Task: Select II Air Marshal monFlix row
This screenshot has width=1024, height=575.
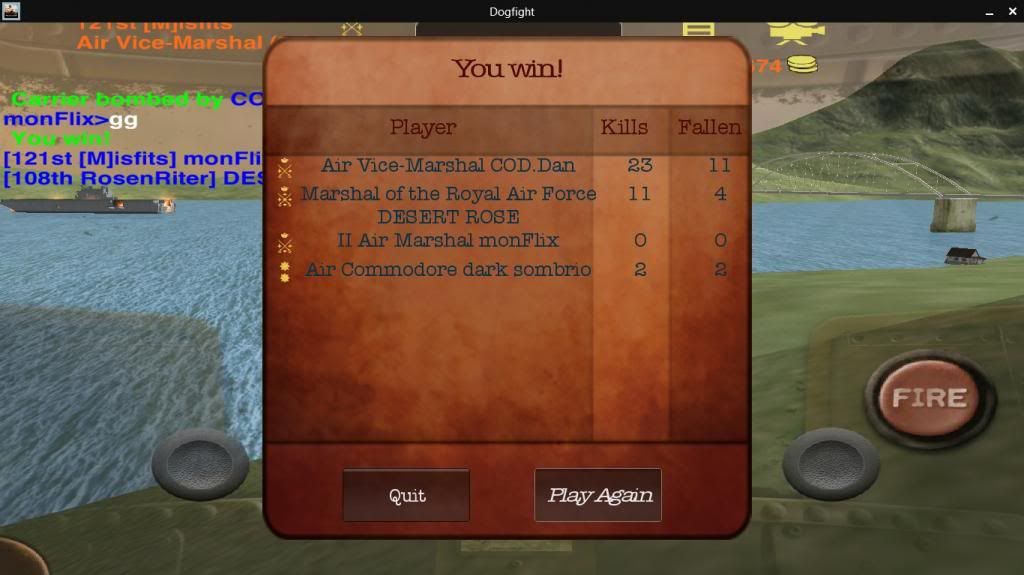Action: 448,240
